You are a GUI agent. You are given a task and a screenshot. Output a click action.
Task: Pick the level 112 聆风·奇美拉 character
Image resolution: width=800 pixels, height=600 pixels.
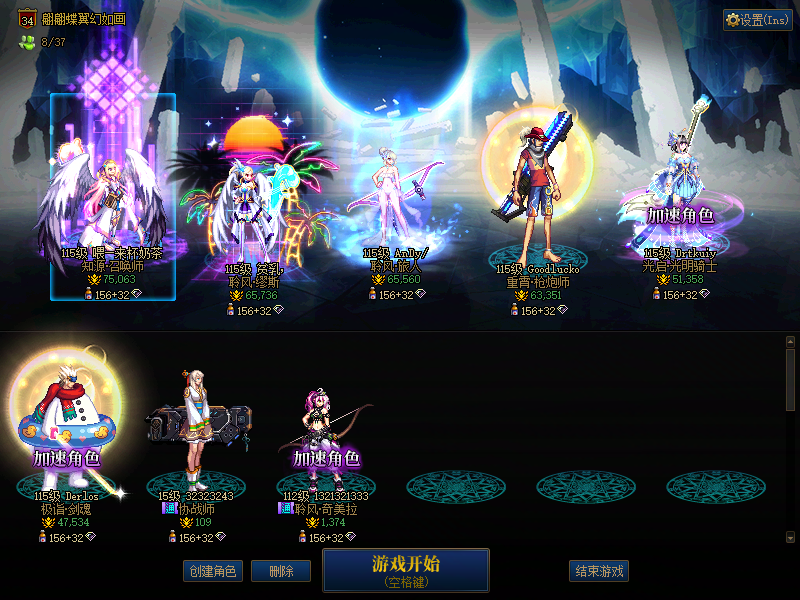[x=326, y=430]
